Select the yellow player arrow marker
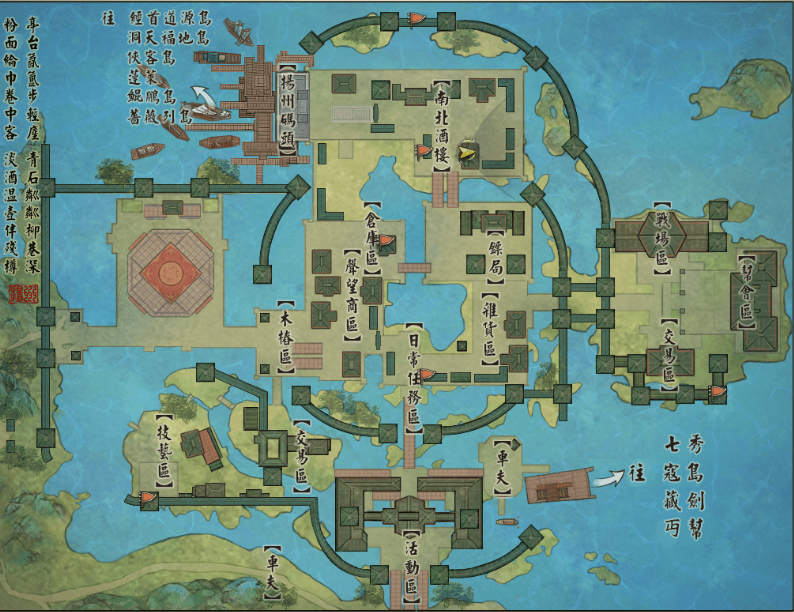794x612 pixels. click(467, 152)
